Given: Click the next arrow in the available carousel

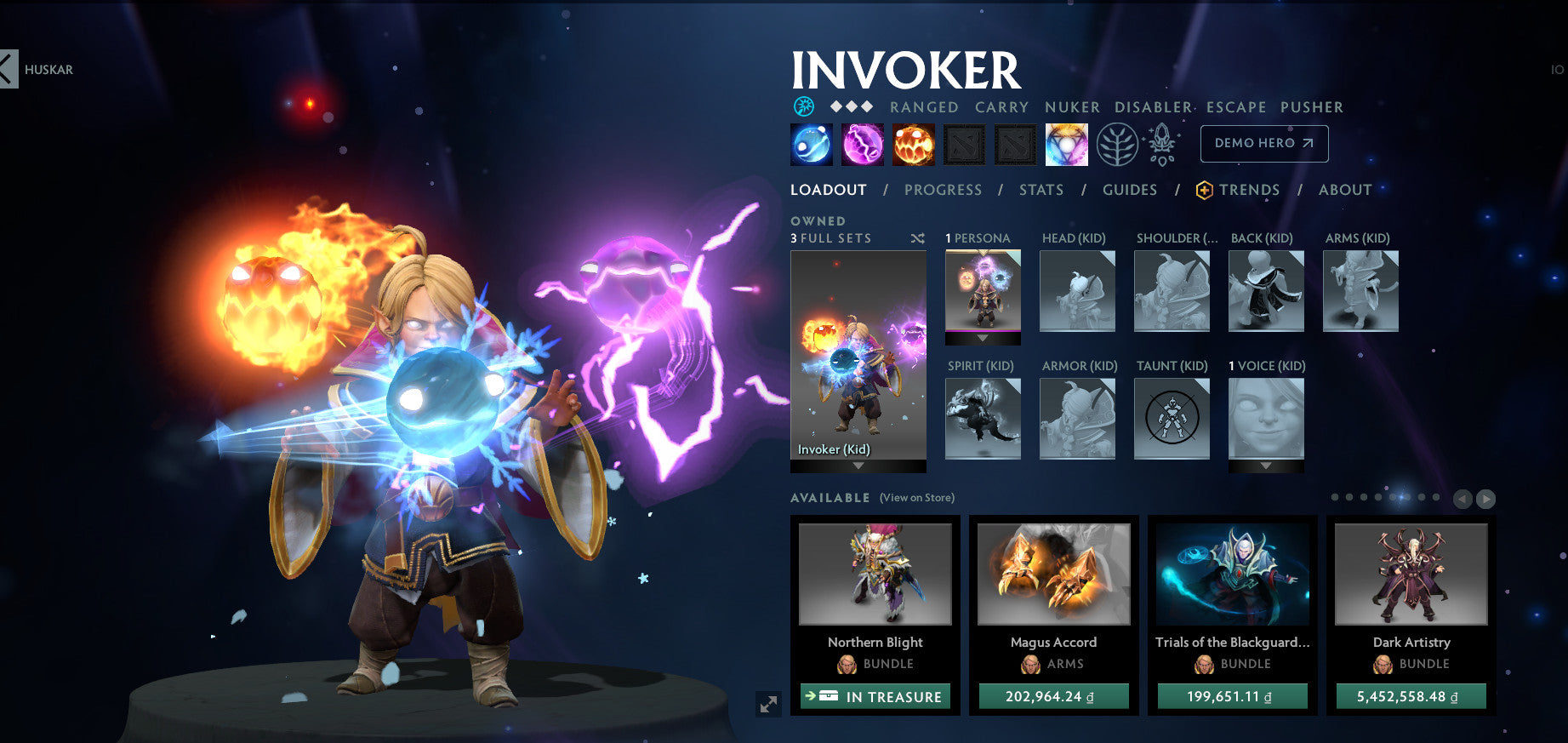Looking at the screenshot, I should point(1487,499).
